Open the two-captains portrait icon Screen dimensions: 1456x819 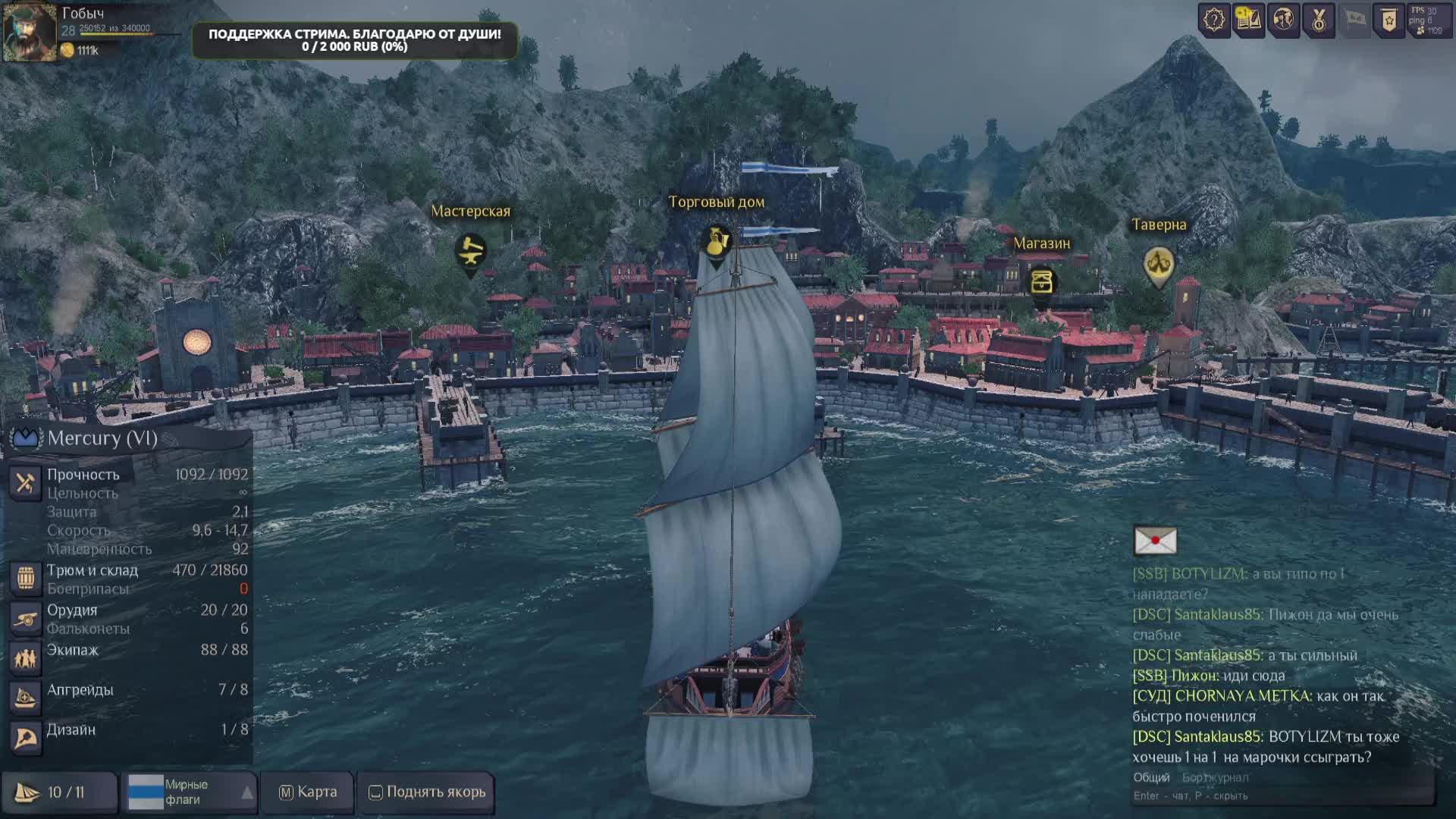pos(1284,20)
